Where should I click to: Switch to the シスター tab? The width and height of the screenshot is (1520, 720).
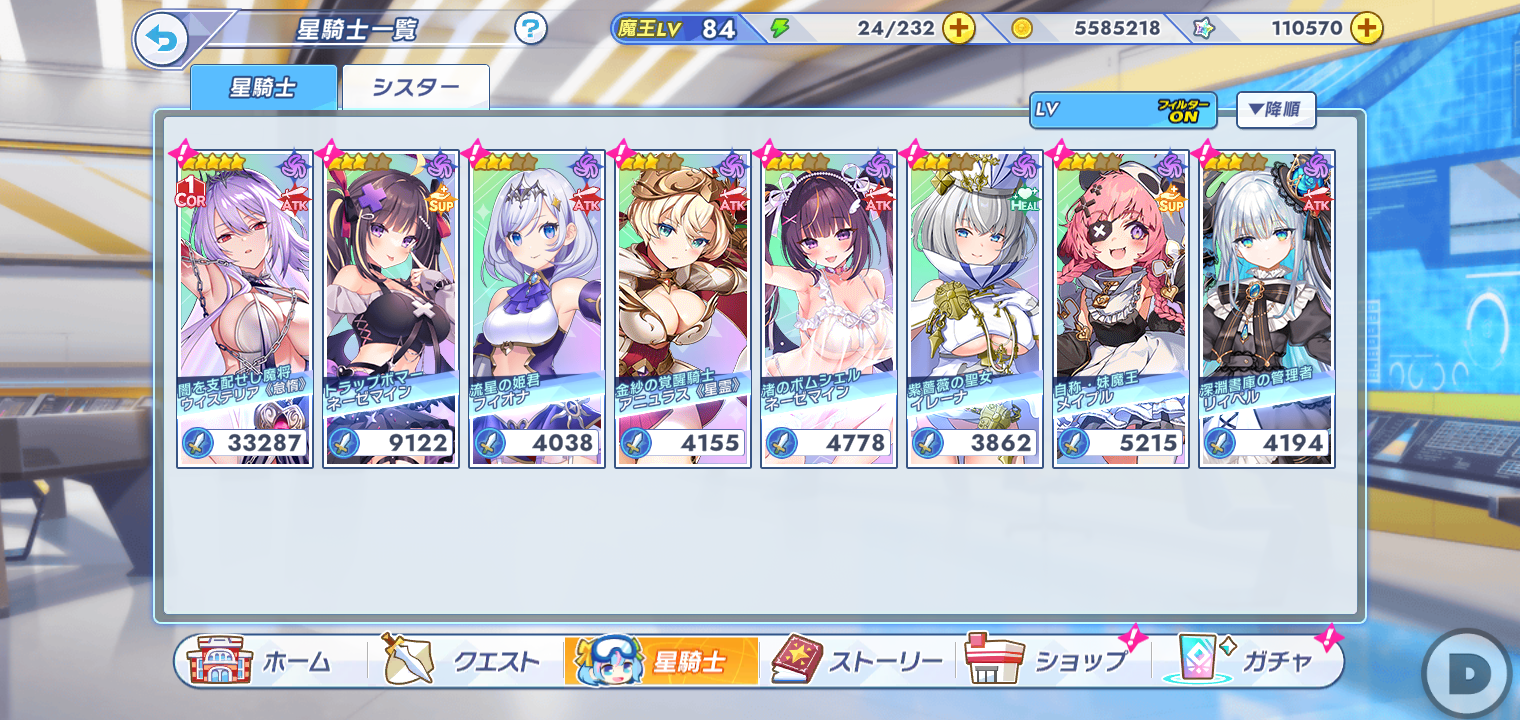click(x=416, y=87)
